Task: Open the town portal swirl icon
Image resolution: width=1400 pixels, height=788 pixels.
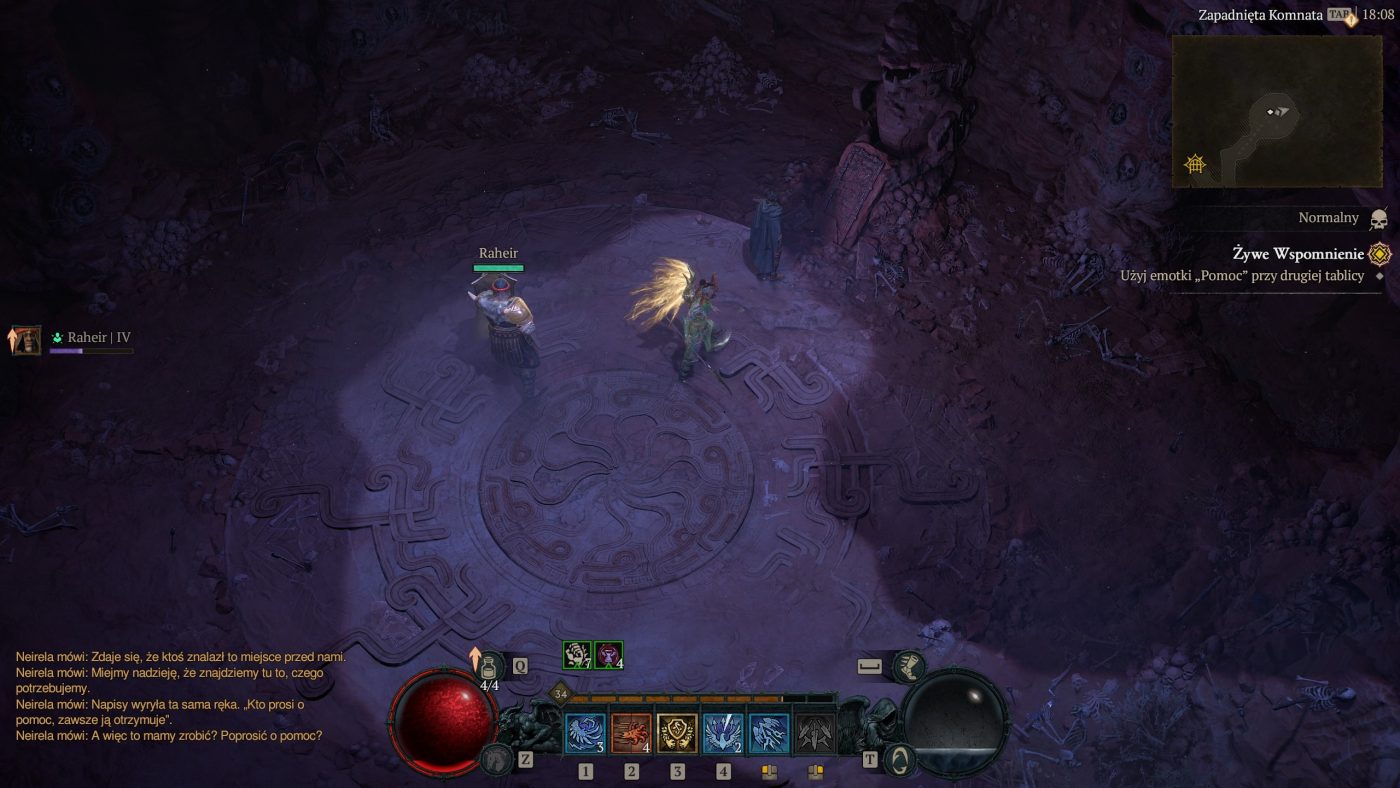Action: (902, 759)
